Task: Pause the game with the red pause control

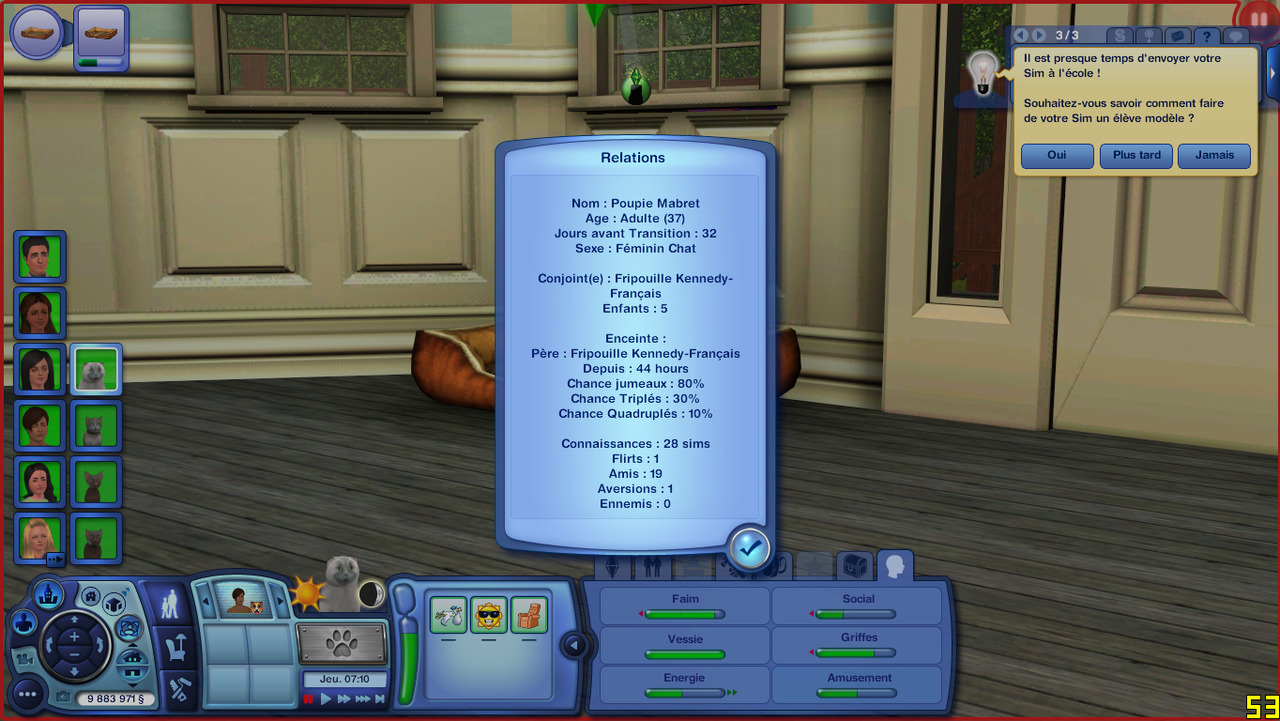Action: click(x=309, y=699)
